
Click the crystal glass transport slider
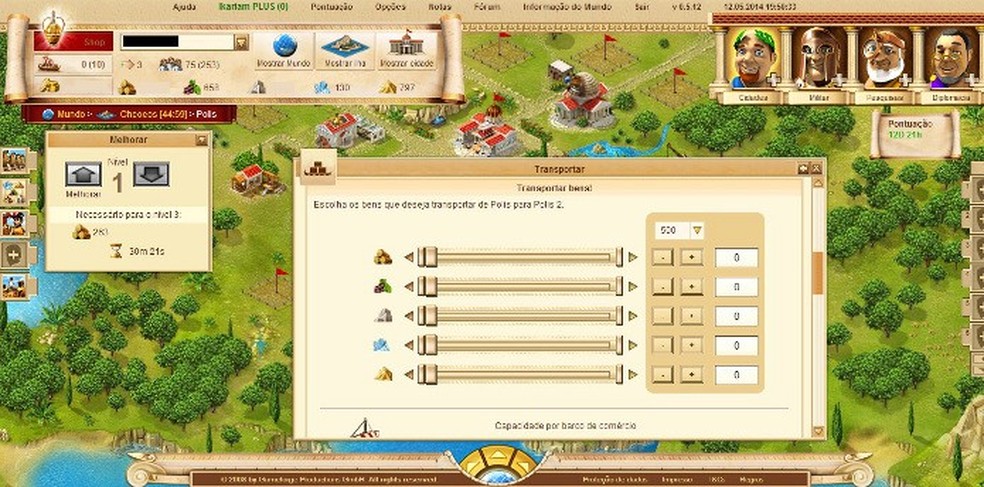tap(520, 345)
